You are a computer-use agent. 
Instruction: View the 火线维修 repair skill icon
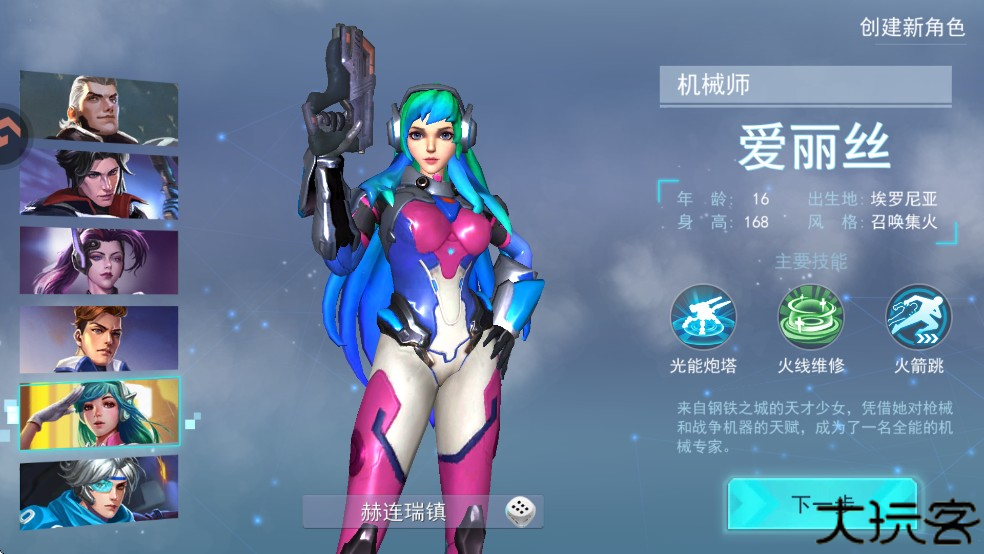pos(811,316)
